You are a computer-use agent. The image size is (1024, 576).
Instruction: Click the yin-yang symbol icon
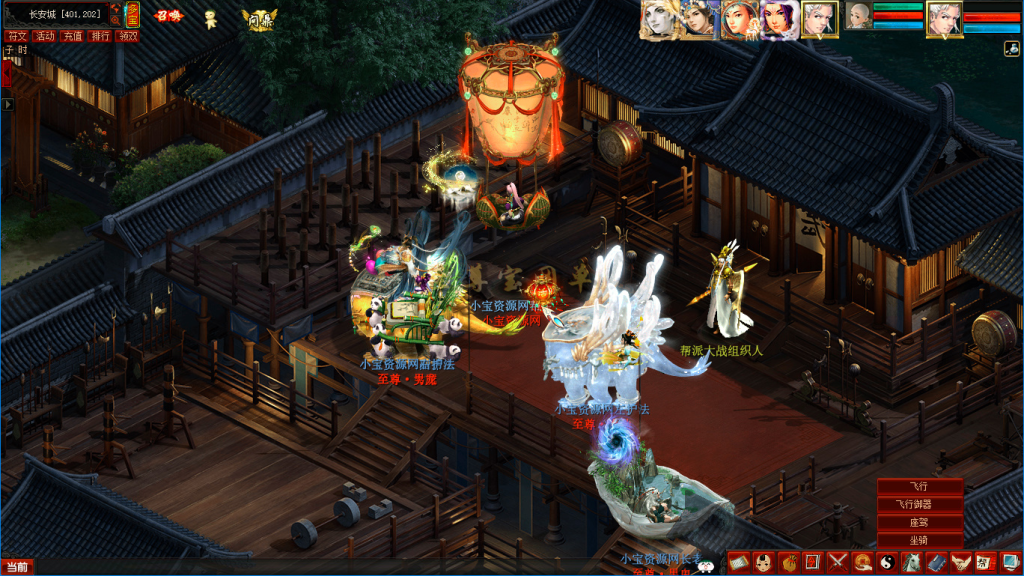886,563
